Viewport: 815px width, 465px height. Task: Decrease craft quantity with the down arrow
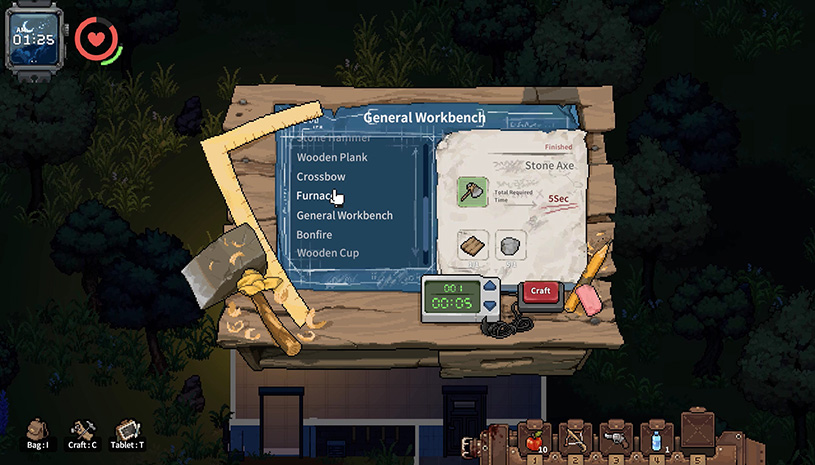(489, 305)
